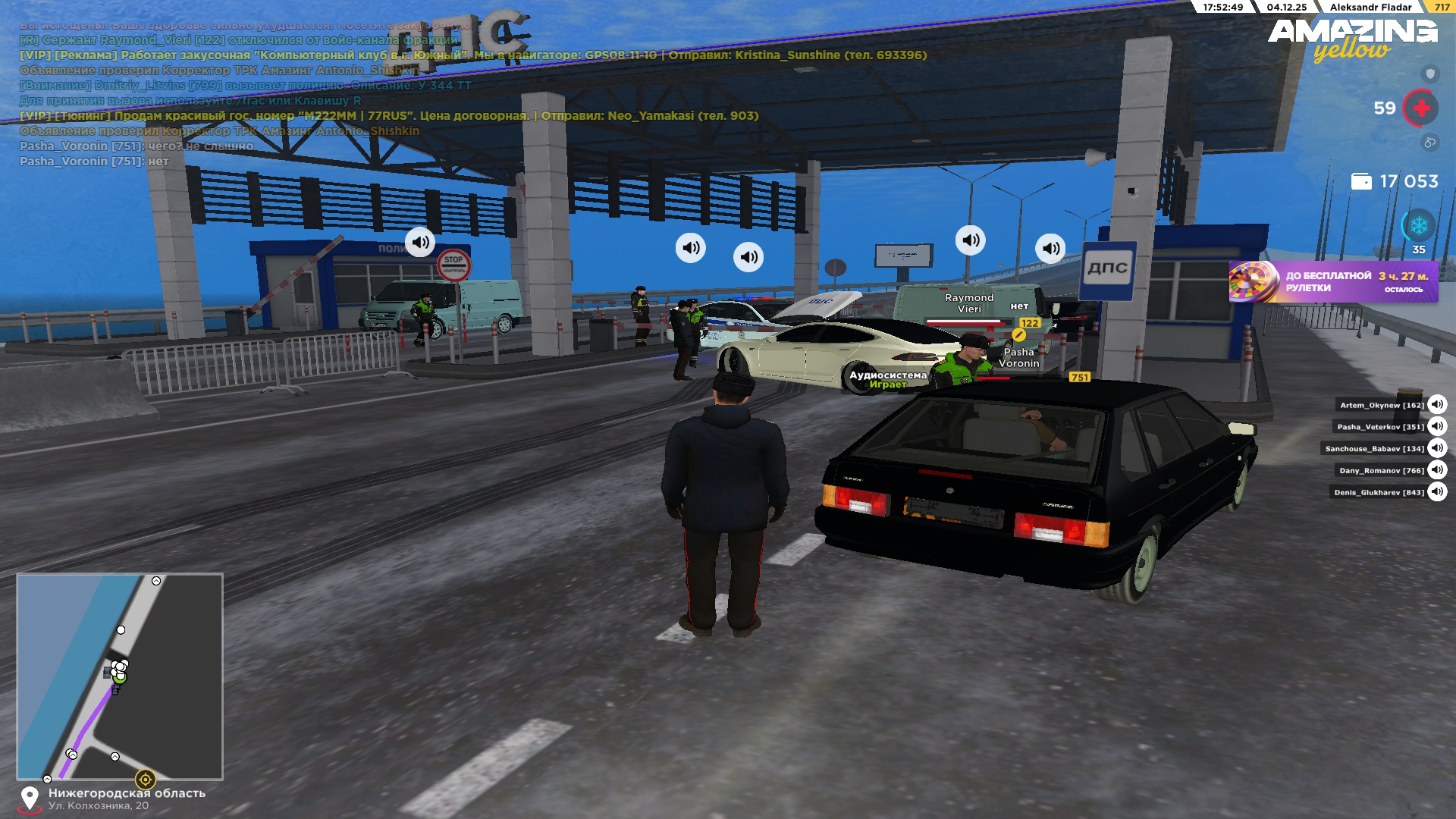
Task: Mute Pasha_Veterkov in voice list
Action: [x=1437, y=427]
